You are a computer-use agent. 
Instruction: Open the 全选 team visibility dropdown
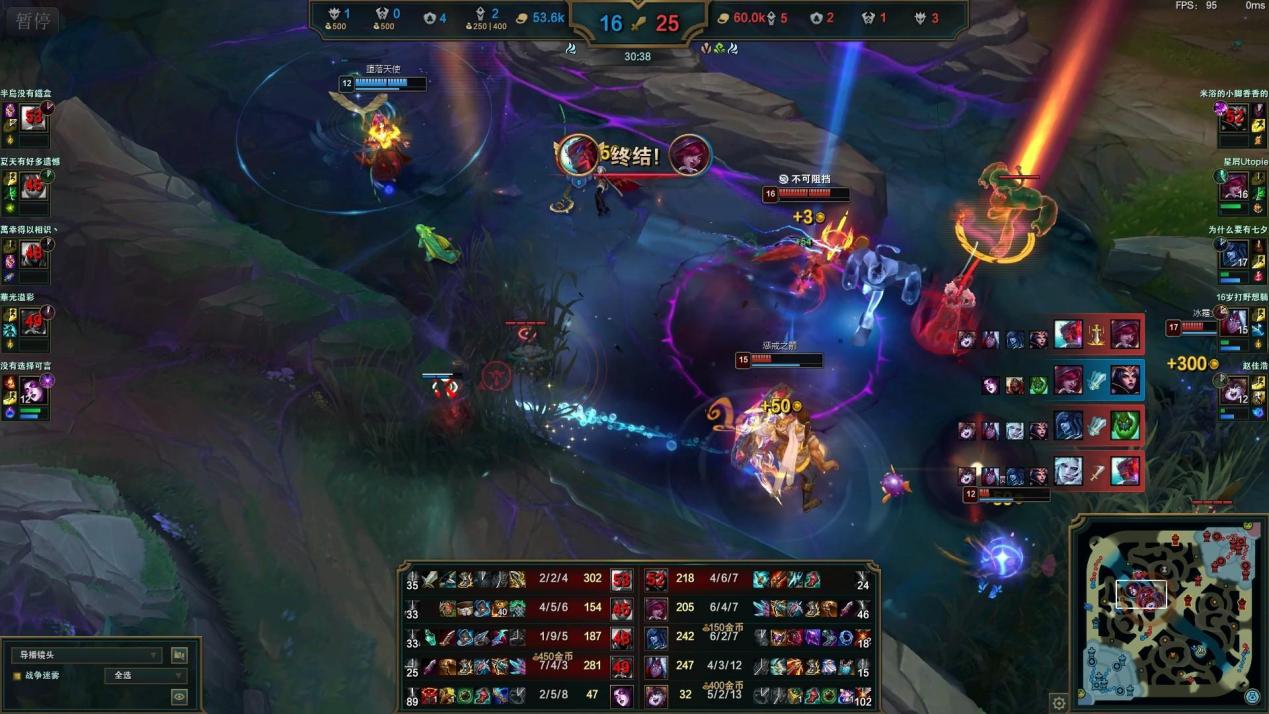coord(146,676)
